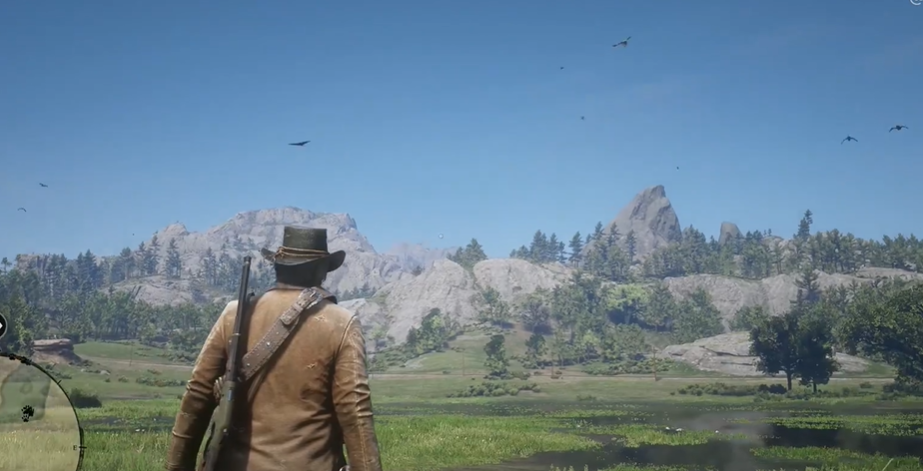Viewport: 923px width, 471px height.
Task: Click the black arrow icon above the minimap
Action: 2,326
